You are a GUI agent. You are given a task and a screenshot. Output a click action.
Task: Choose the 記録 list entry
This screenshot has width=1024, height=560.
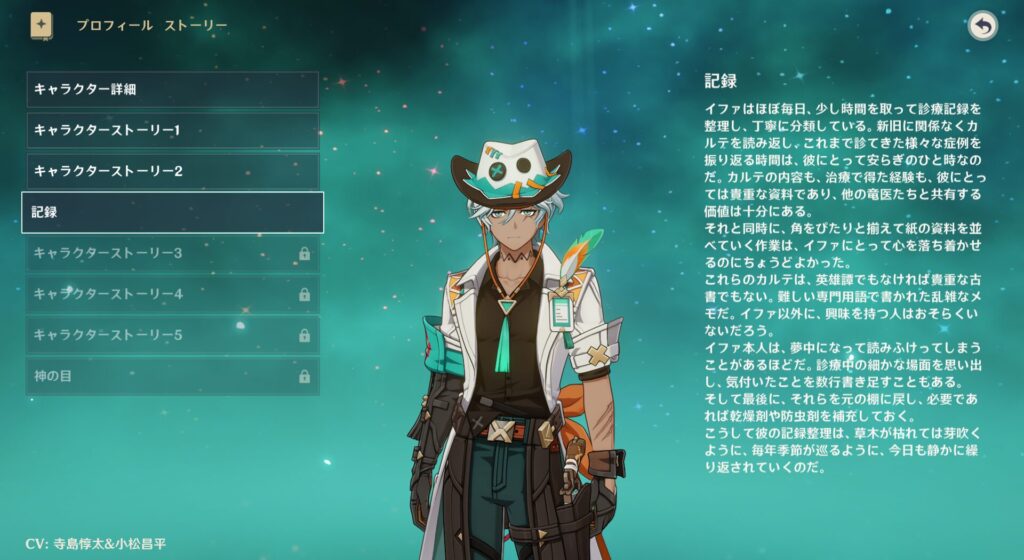tap(172, 212)
